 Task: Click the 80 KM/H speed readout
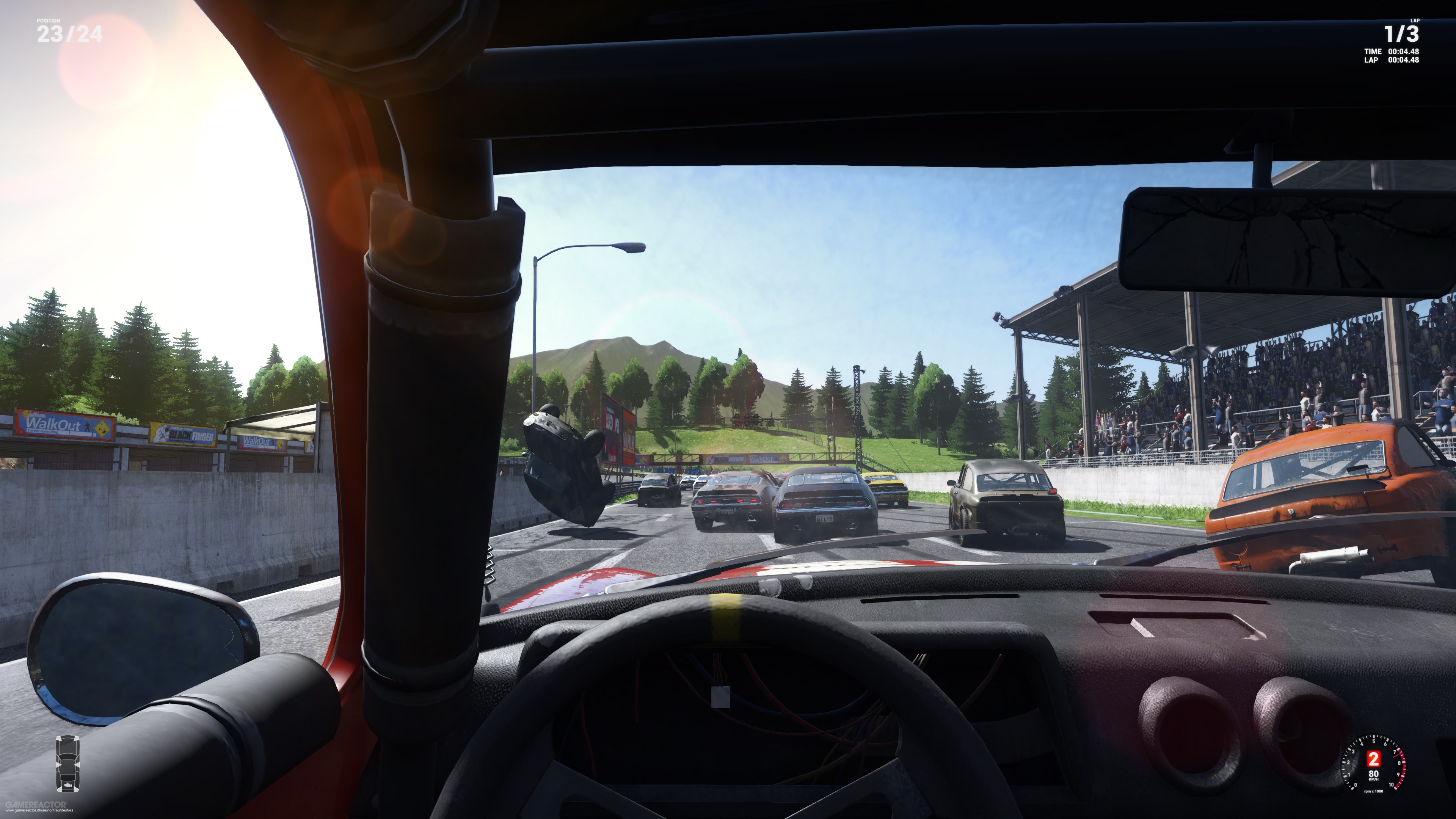[x=1373, y=774]
